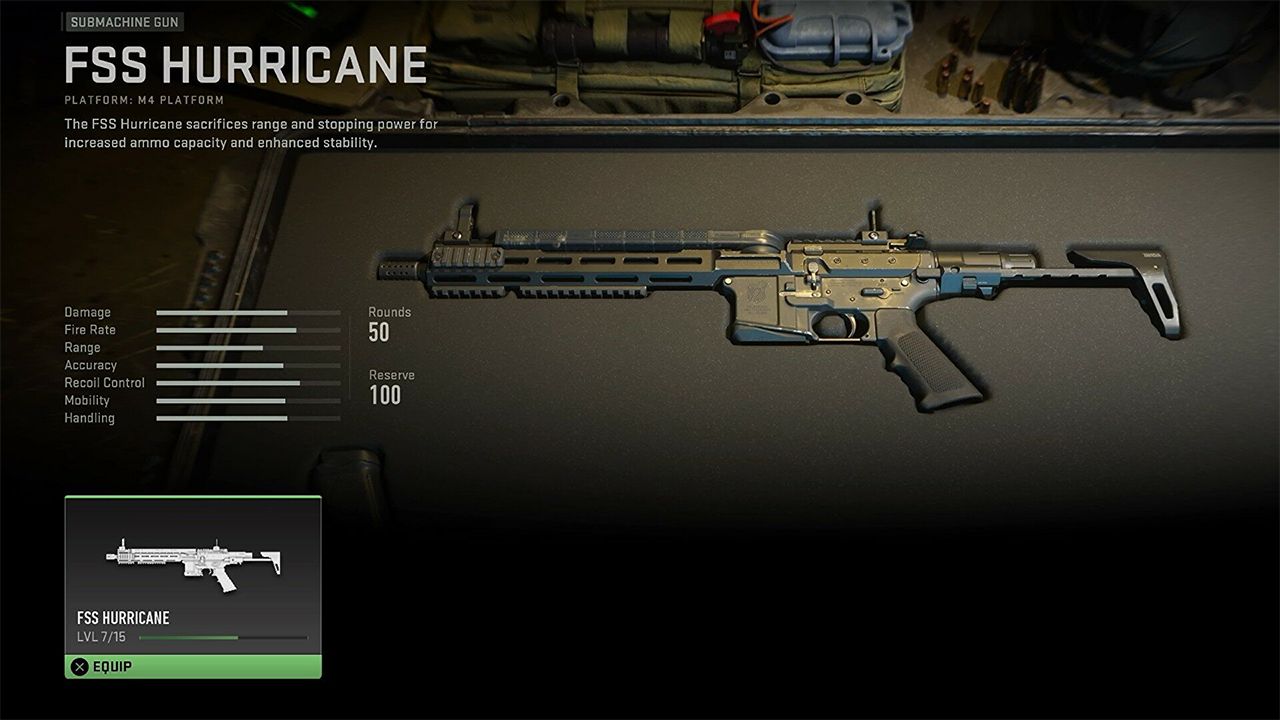Click the Damage stat bar
1280x720 pixels.
pyautogui.click(x=248, y=312)
